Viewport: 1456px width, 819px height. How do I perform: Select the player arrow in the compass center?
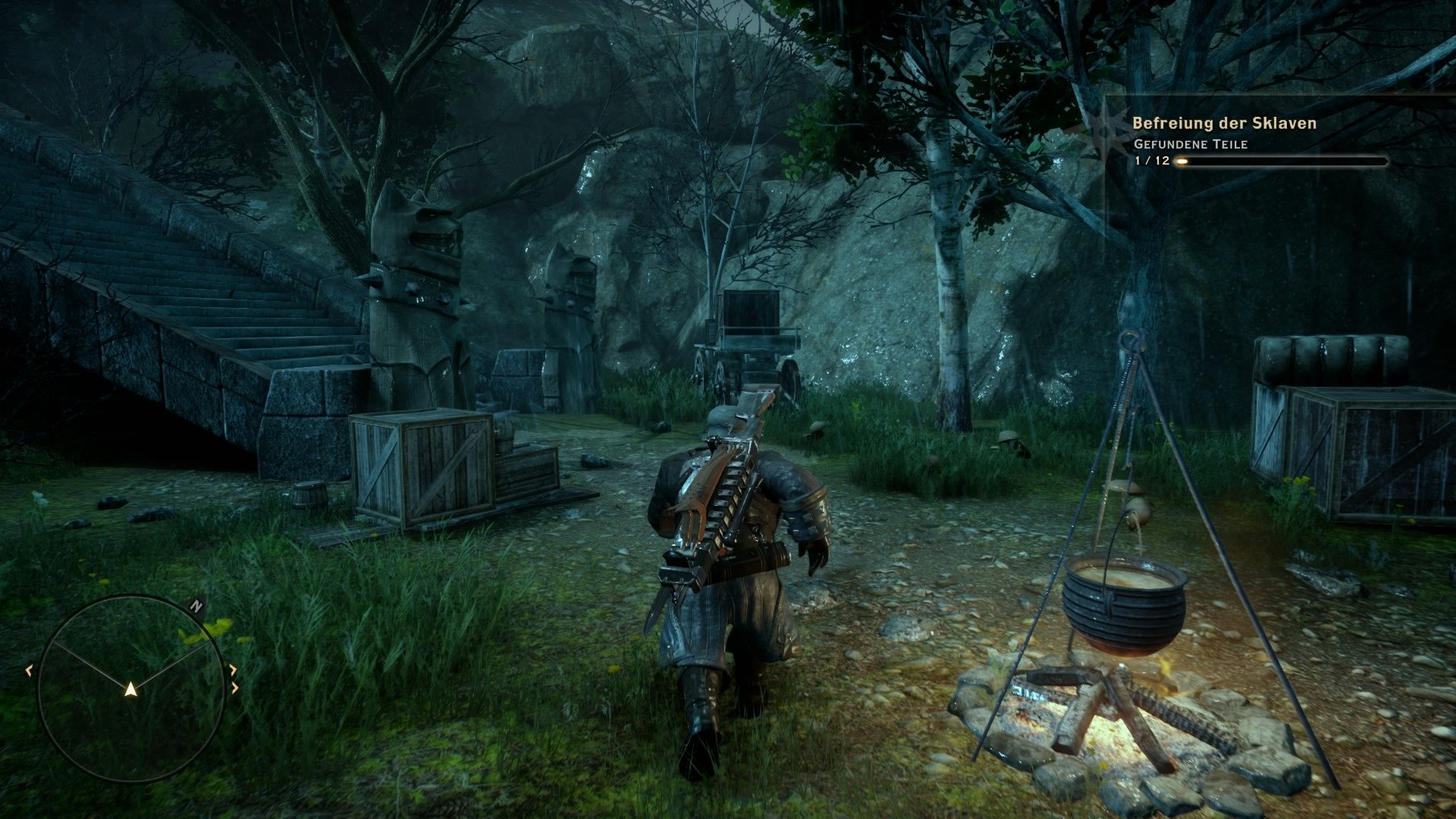pyautogui.click(x=130, y=690)
